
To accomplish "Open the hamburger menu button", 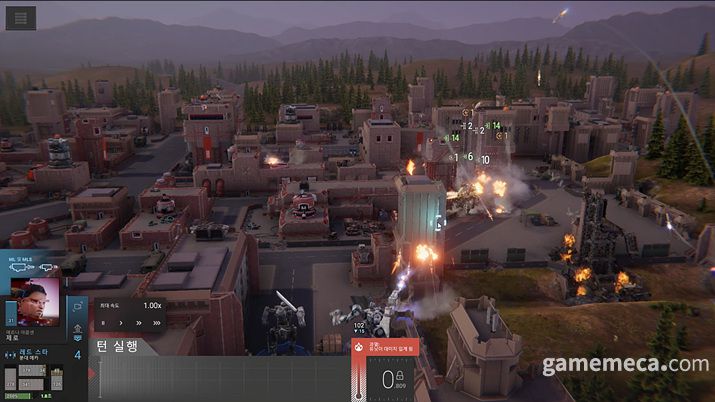I will [20, 17].
